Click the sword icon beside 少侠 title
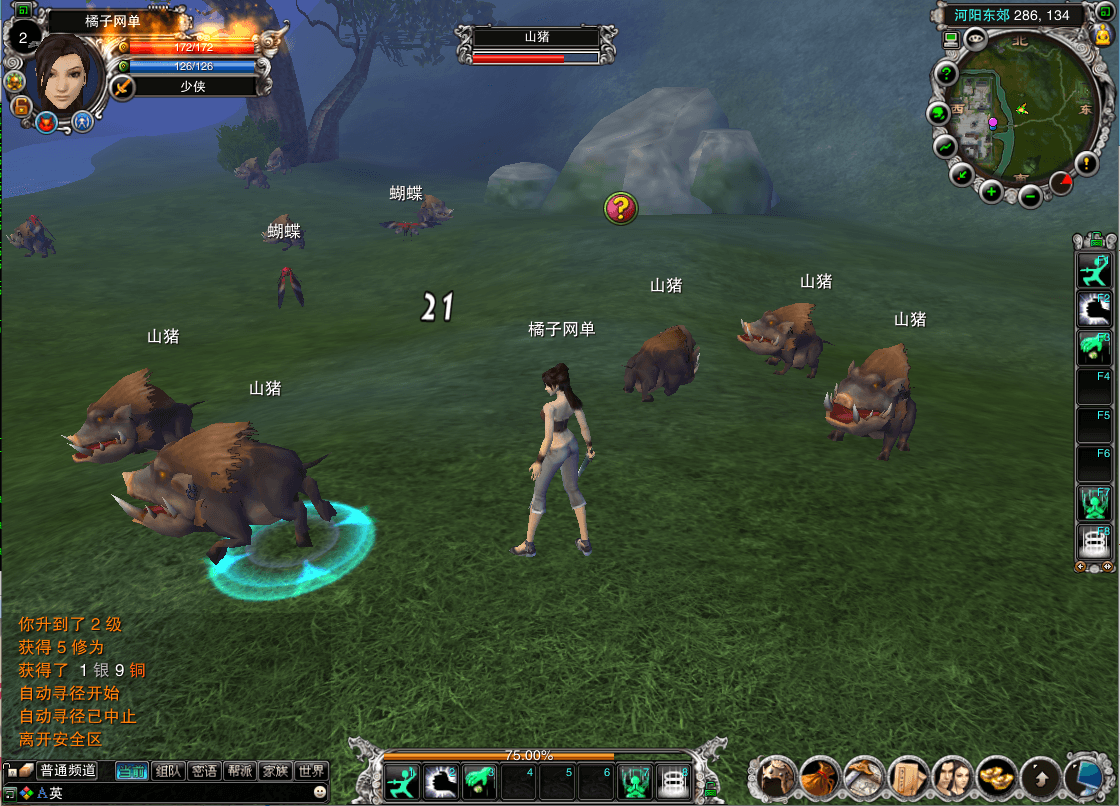The height and width of the screenshot is (806, 1120). (x=122, y=87)
